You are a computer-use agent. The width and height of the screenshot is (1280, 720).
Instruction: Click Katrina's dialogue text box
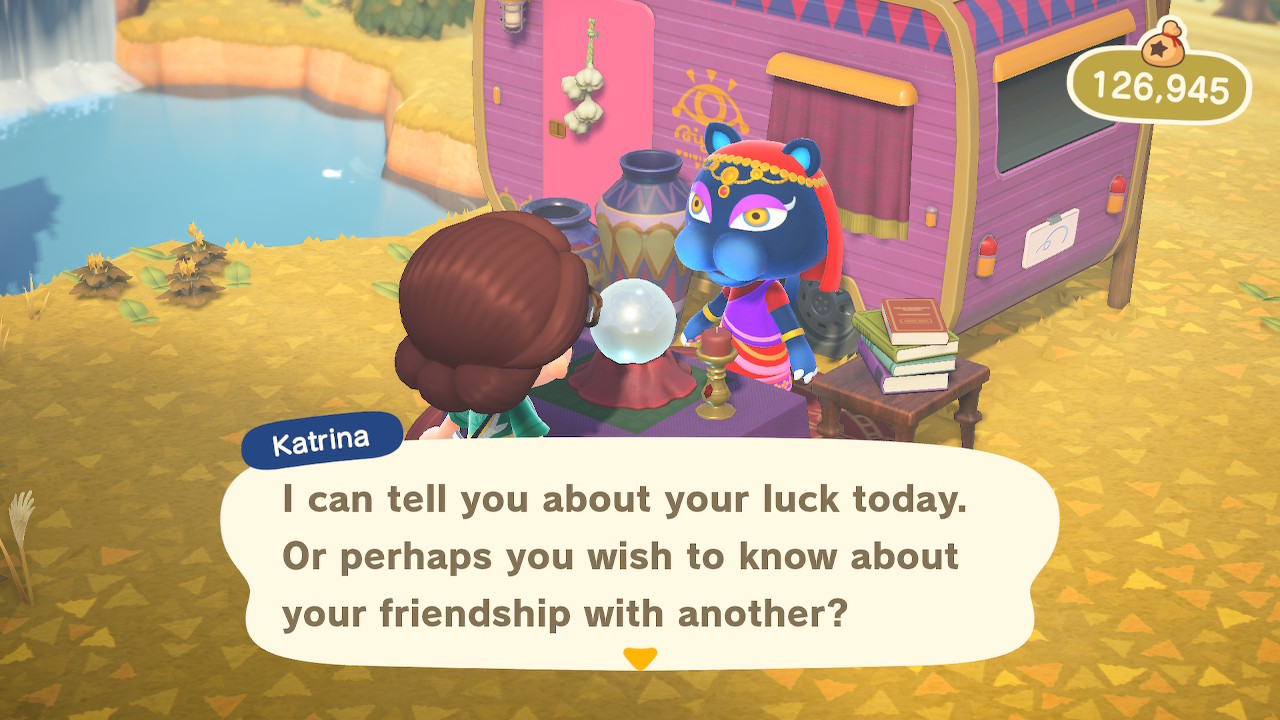640,555
